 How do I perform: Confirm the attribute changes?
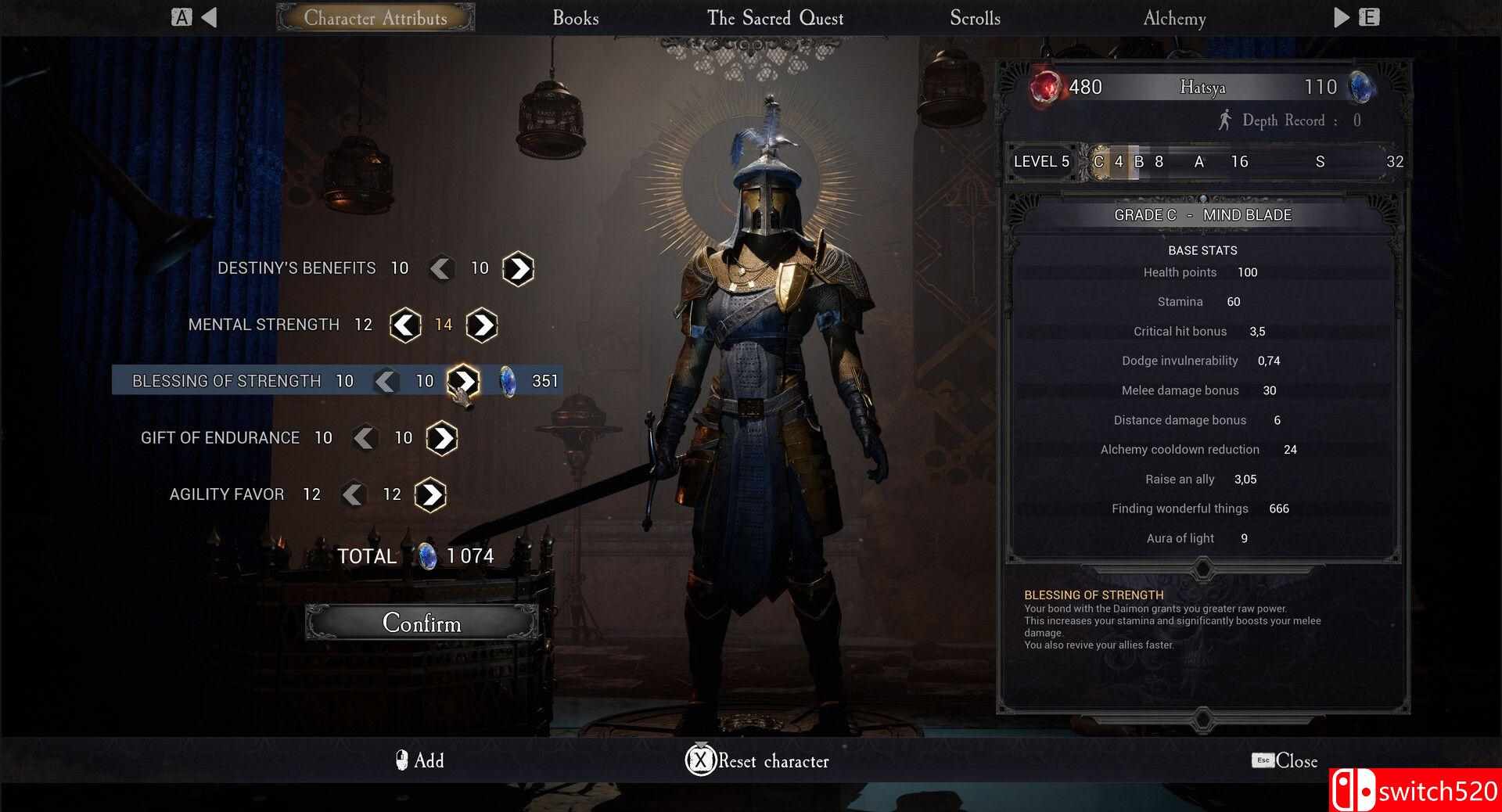pyautogui.click(x=422, y=623)
